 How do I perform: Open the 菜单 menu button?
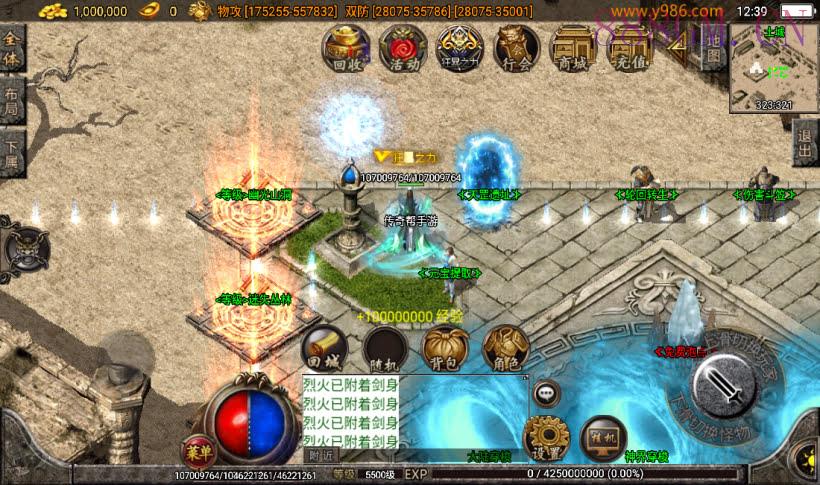(x=197, y=451)
